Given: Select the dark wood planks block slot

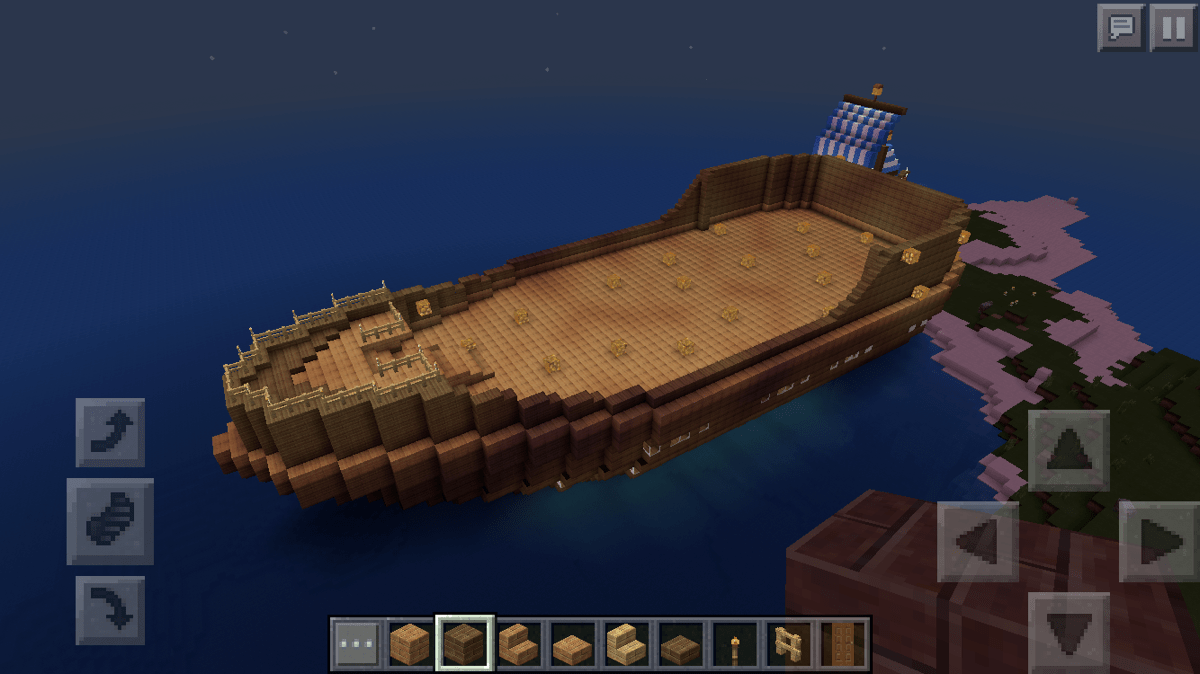Looking at the screenshot, I should tap(464, 643).
